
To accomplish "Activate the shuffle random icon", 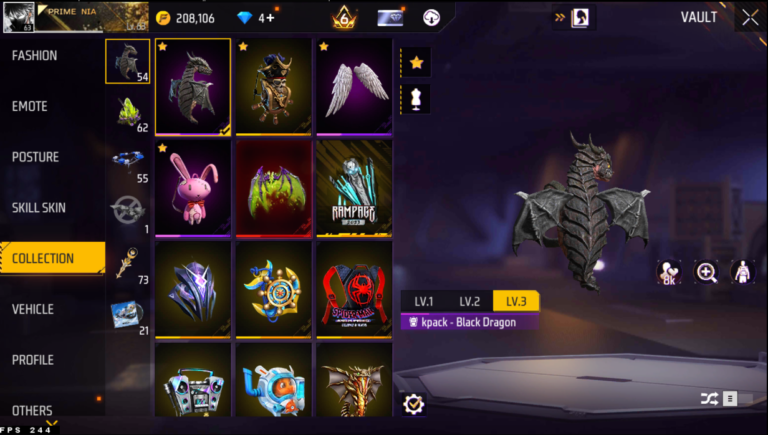I will 709,399.
